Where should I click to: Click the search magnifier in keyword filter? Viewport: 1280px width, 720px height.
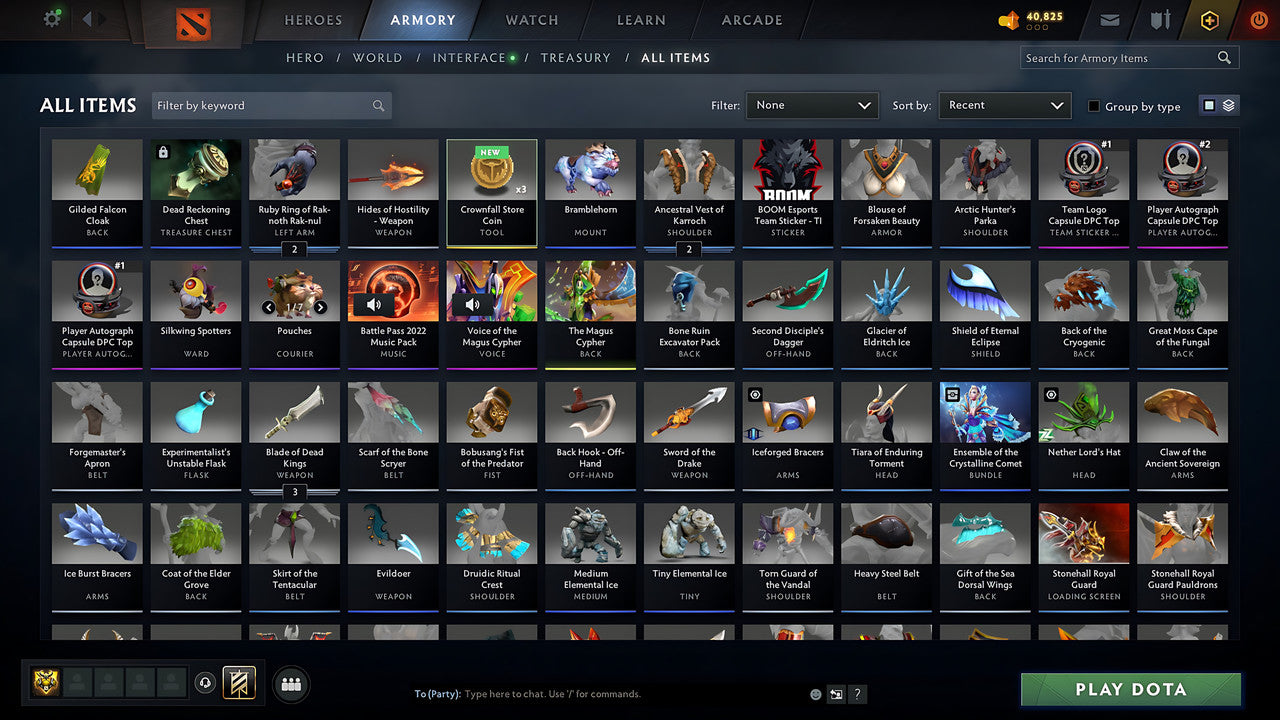pos(378,105)
